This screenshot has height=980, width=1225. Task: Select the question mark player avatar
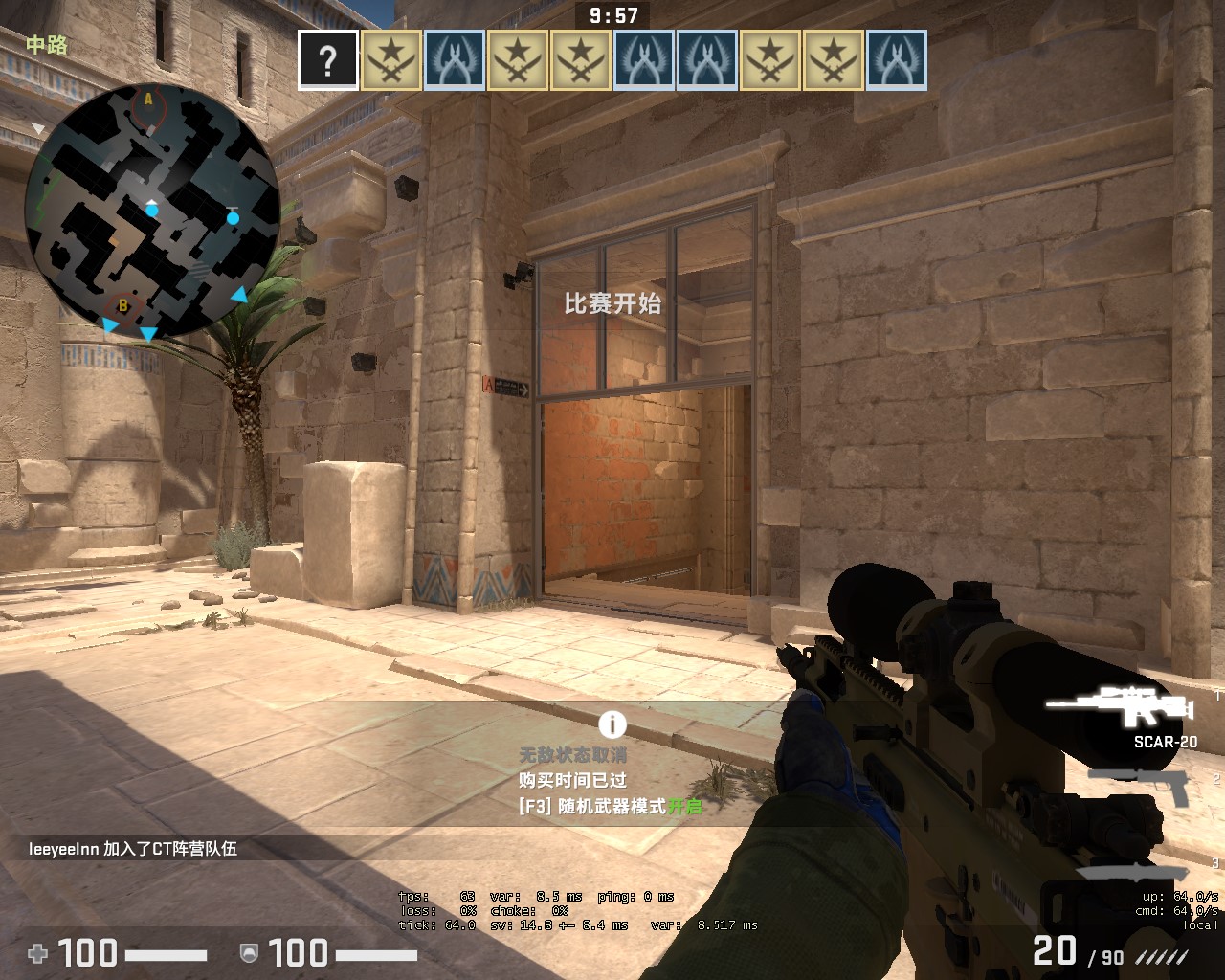tap(328, 60)
